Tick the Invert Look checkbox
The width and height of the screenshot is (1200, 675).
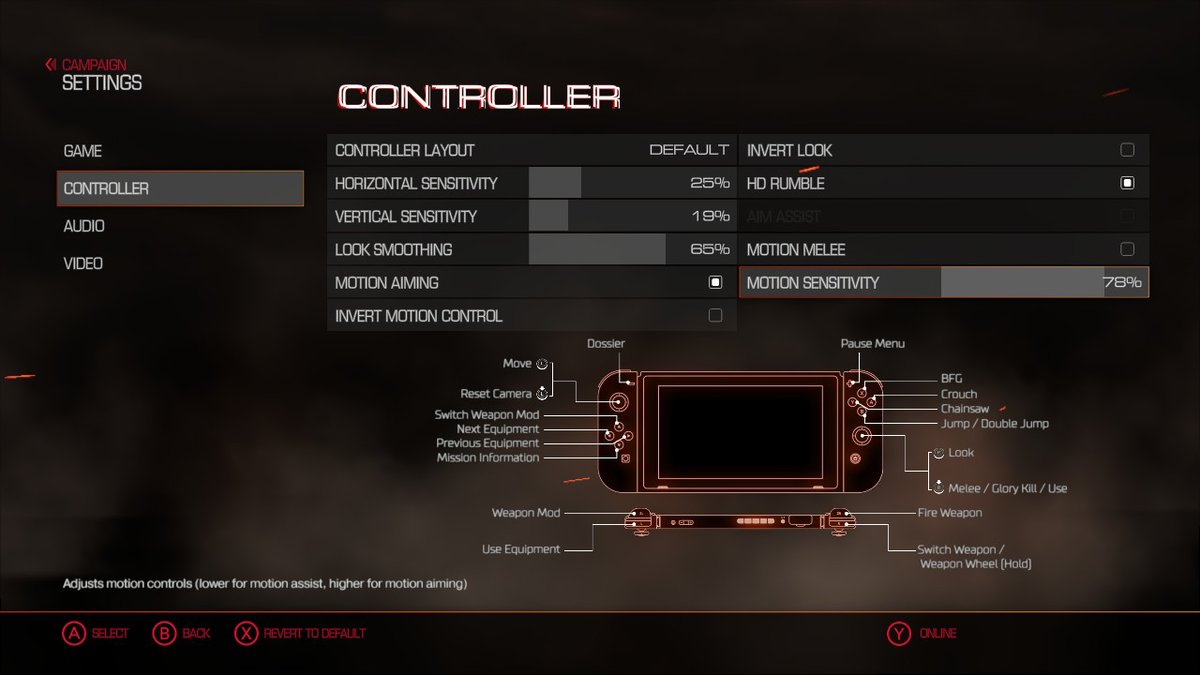click(x=1127, y=150)
